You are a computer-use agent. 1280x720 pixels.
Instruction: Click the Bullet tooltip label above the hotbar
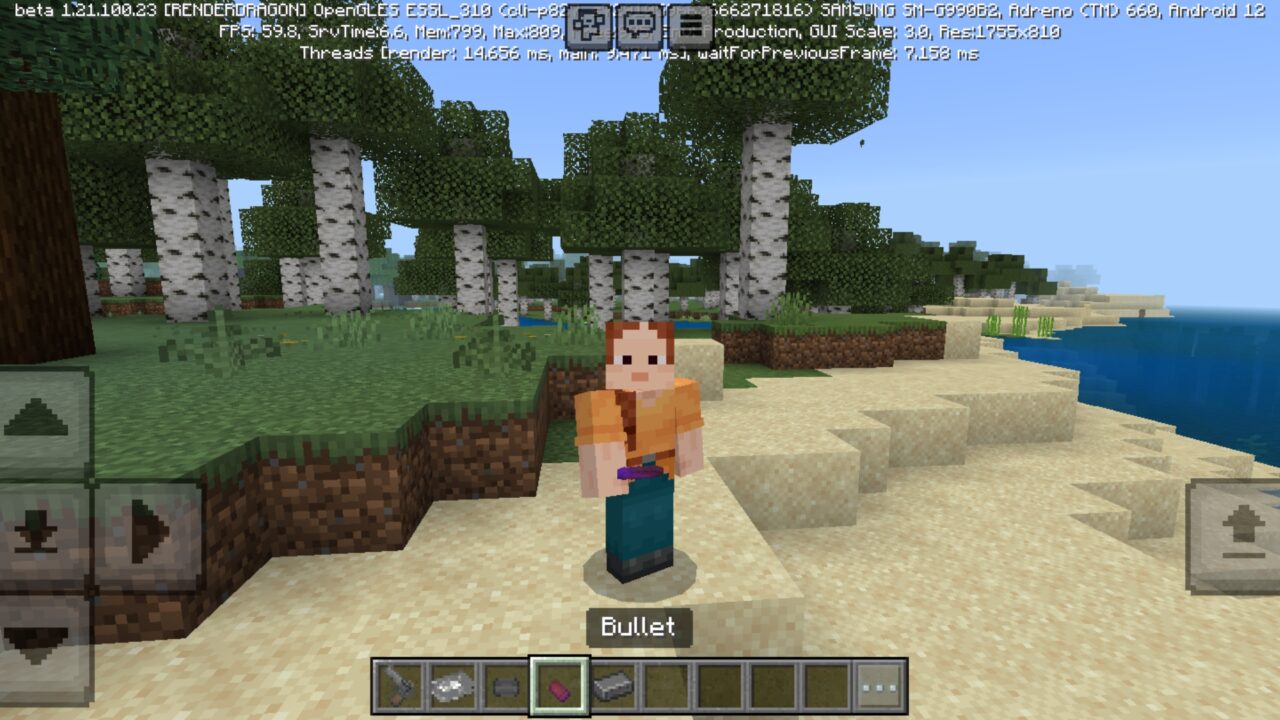[637, 628]
